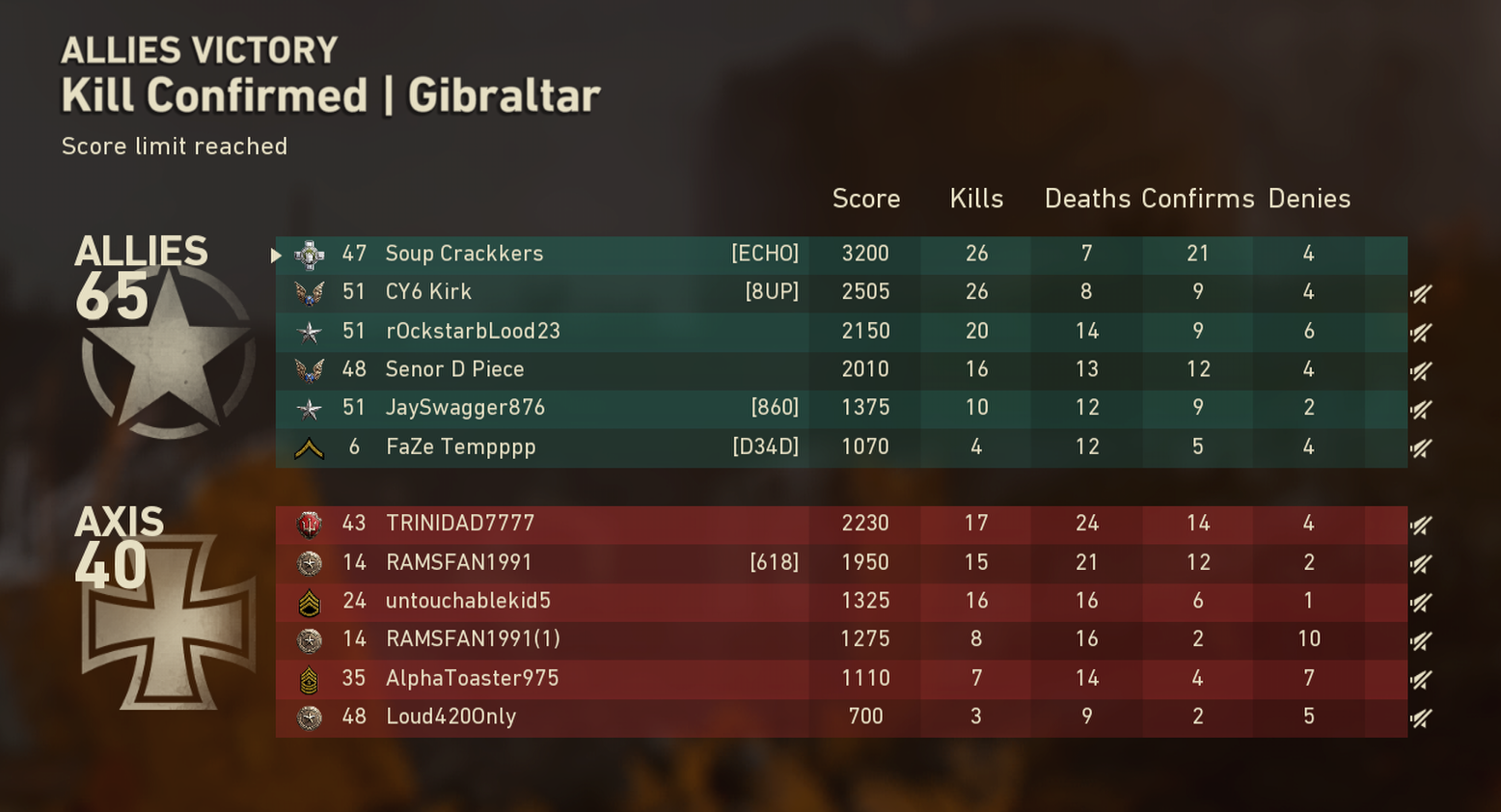Unmute CY6 Kirk's voice chat
The height and width of the screenshot is (812, 1501).
[1421, 292]
